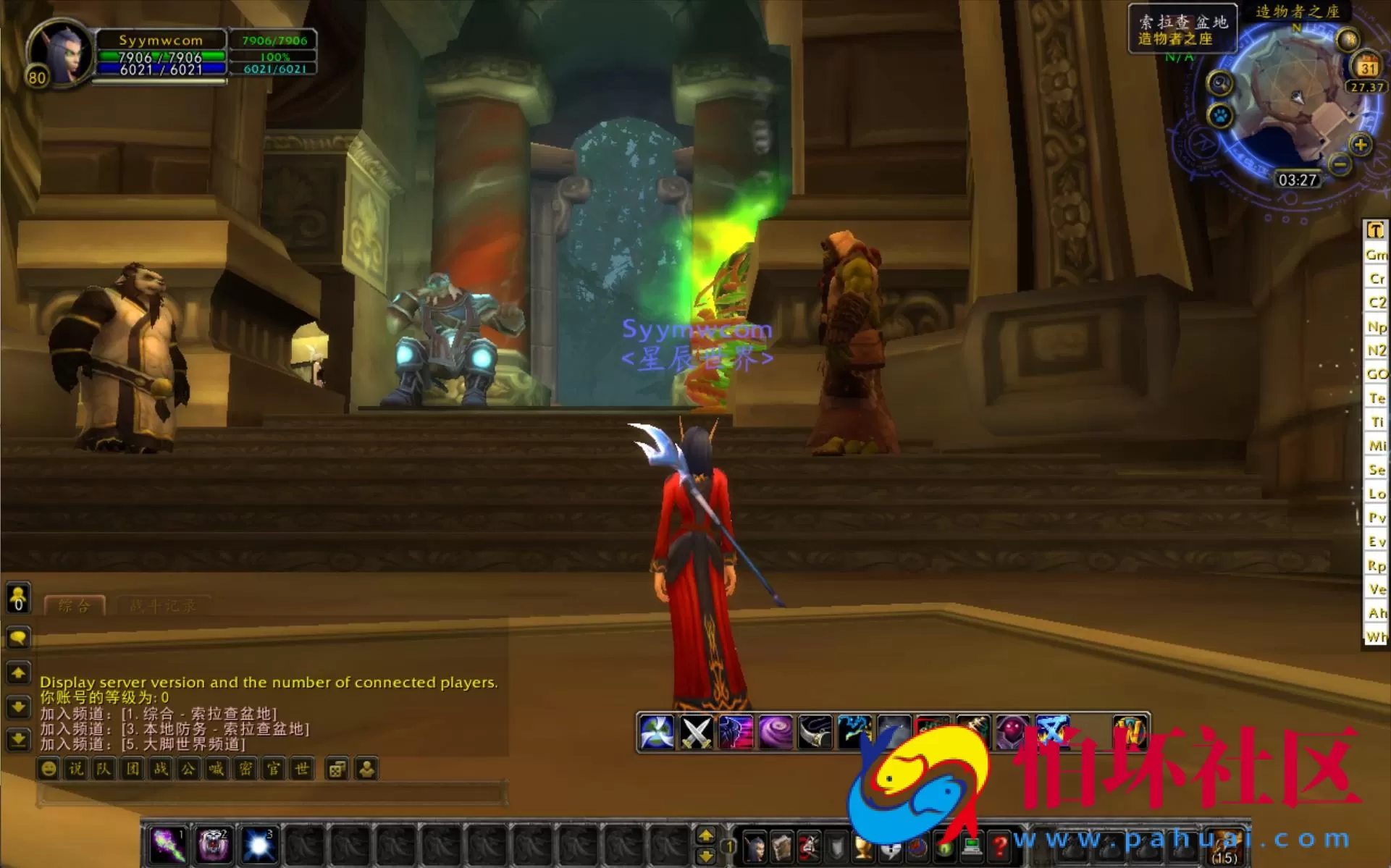Open the tracking paw icon beside the minimap
The width and height of the screenshot is (1391, 868).
click(1219, 117)
